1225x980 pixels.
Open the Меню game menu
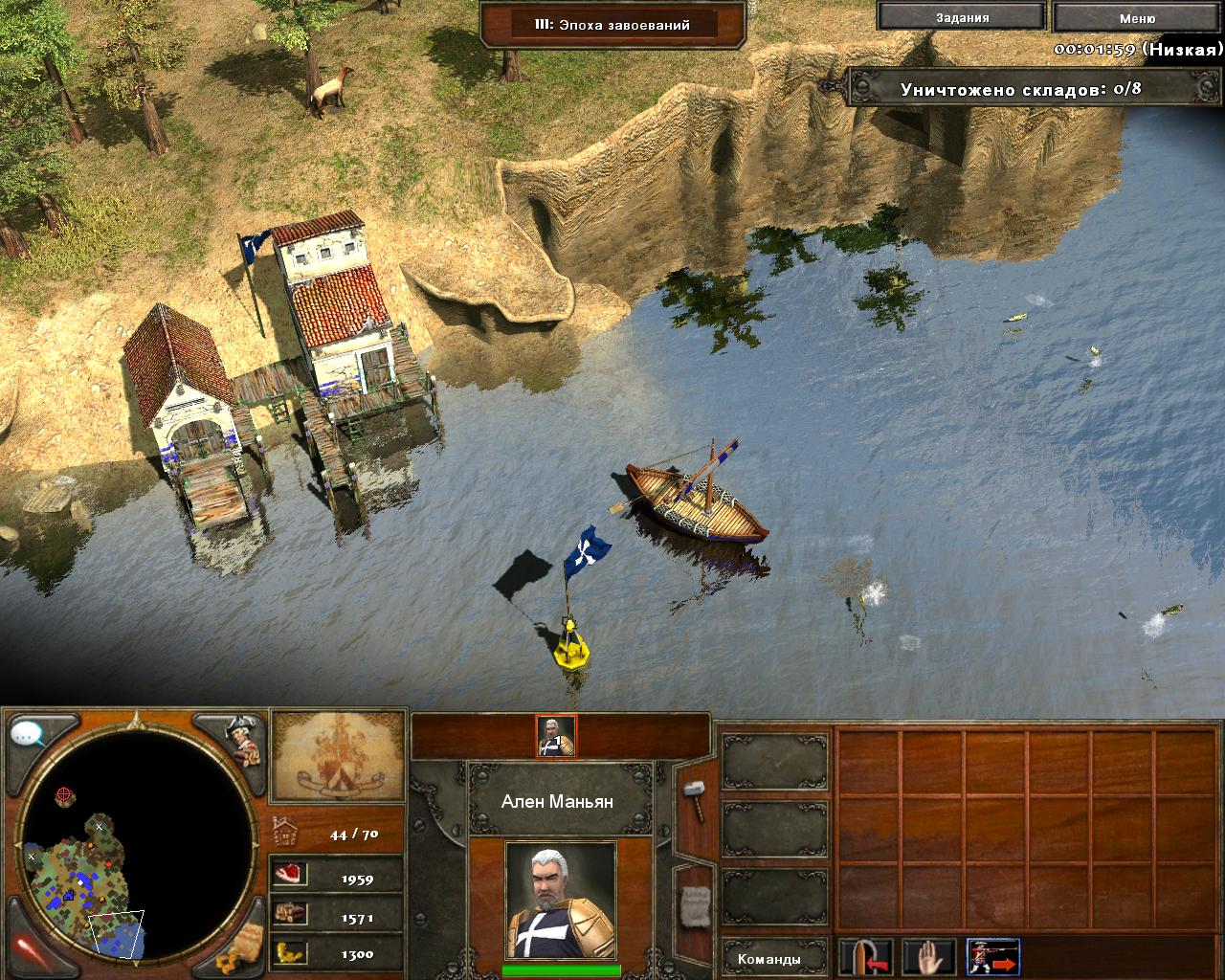tap(1136, 18)
